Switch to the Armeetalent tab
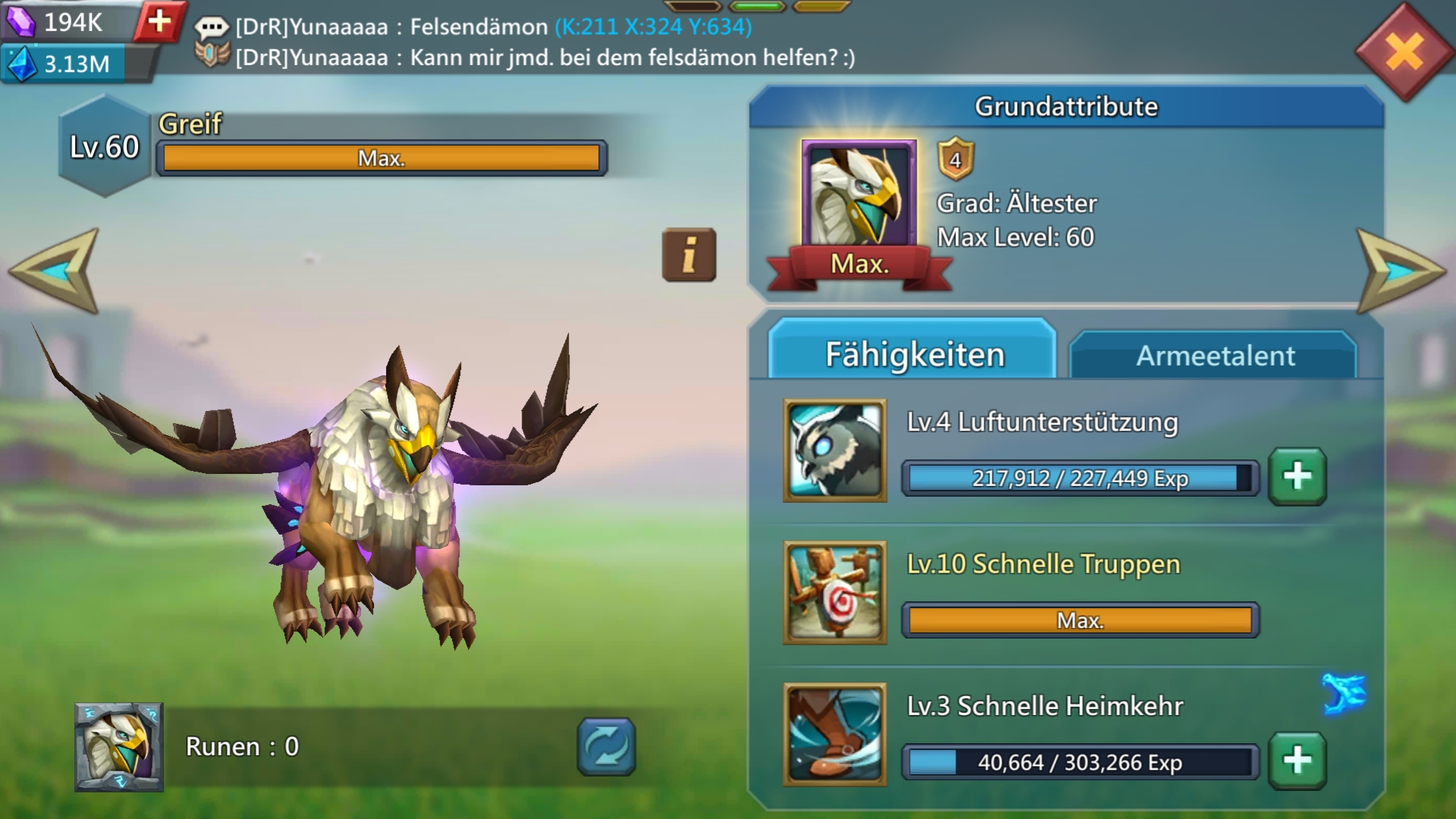The image size is (1456, 819). 1213,355
